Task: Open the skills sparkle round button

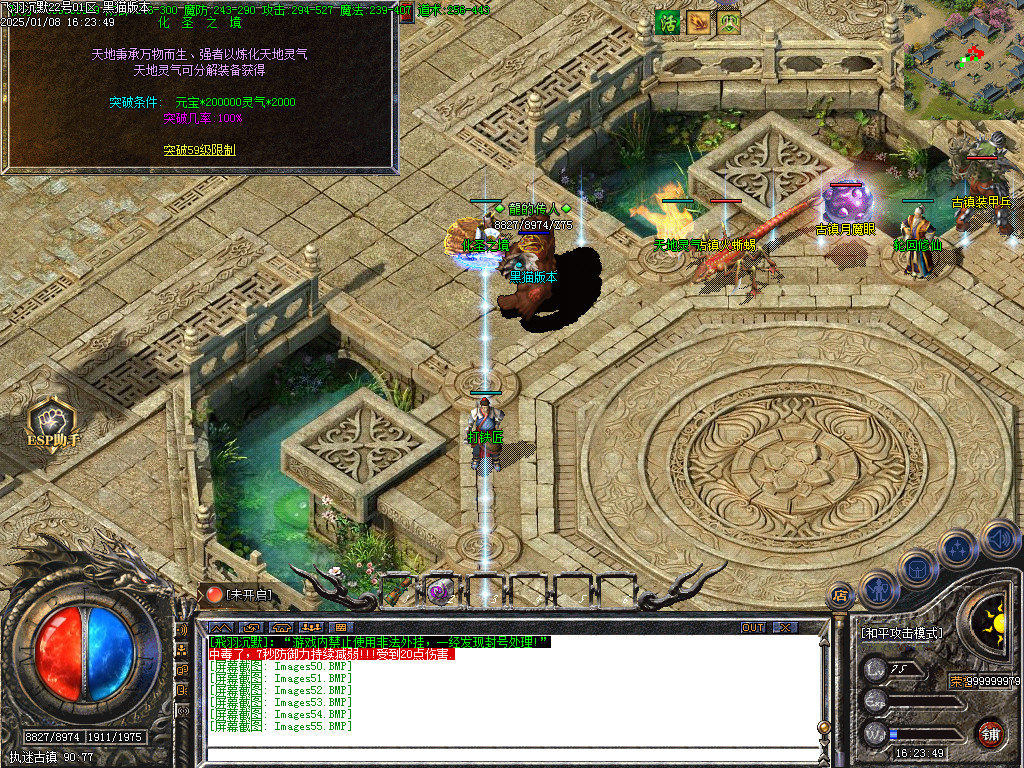Action: point(956,549)
